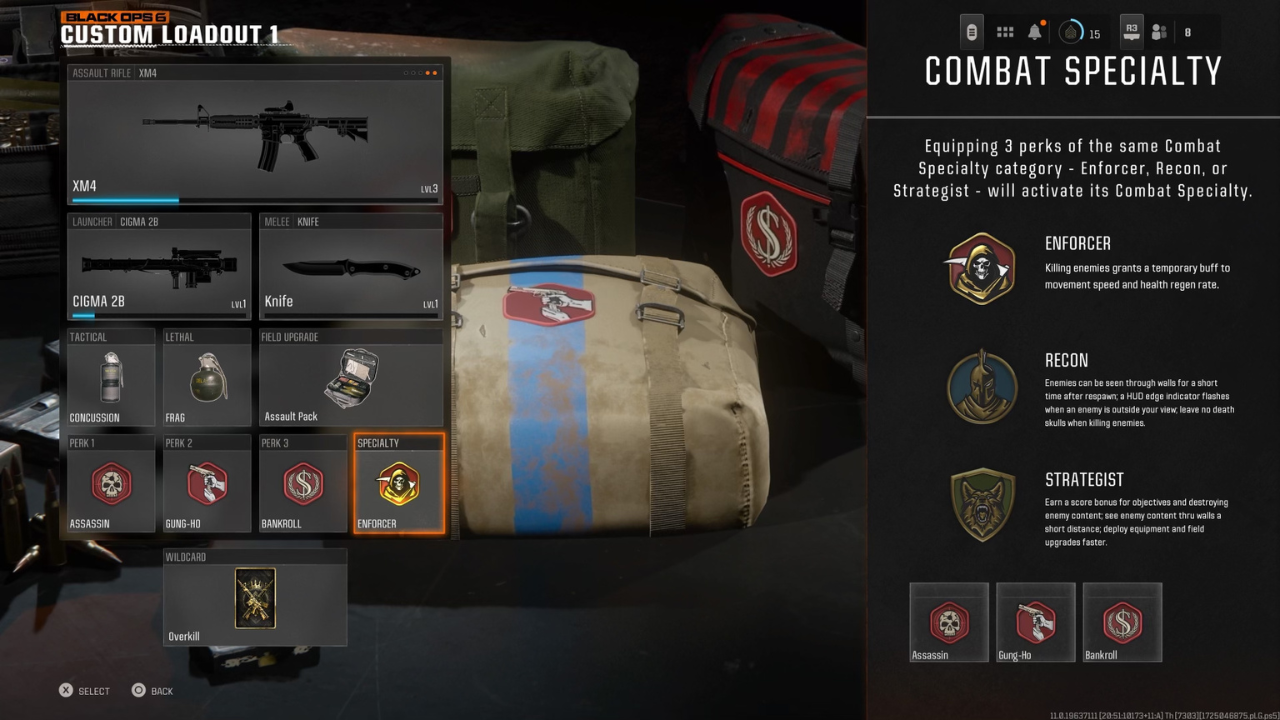Viewport: 1280px width, 720px height.
Task: Open the friends list icon showing 8 players
Action: click(x=1159, y=31)
